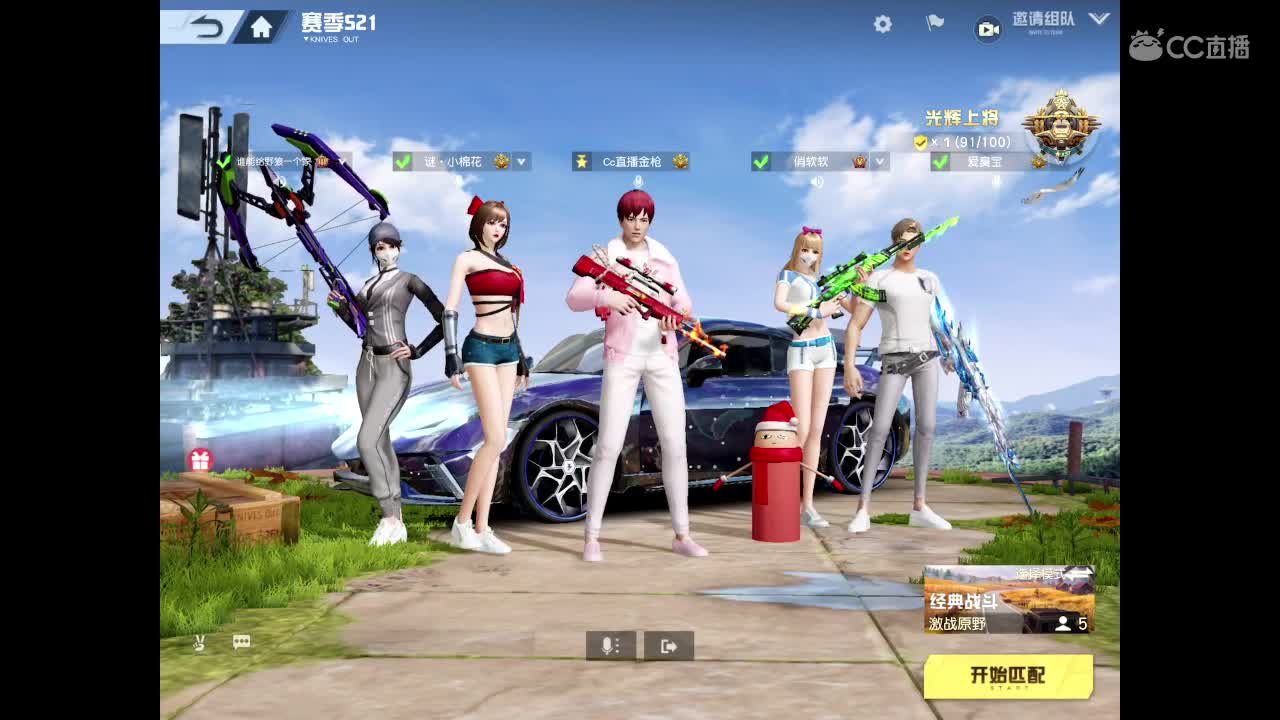Screen dimensions: 1280x720
Task: Expand the dropdown arrow beside 谜·小棉花
Action: pos(519,161)
